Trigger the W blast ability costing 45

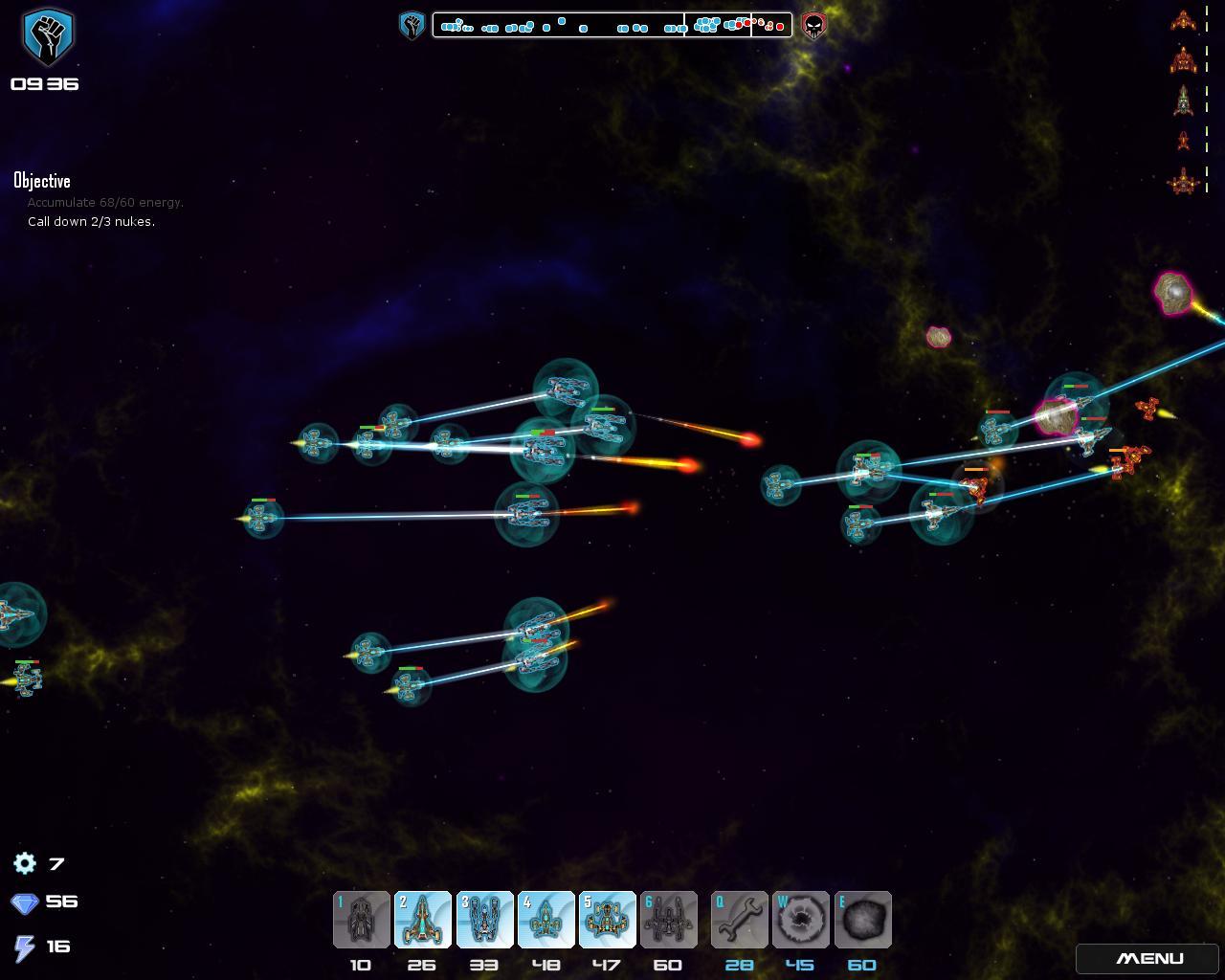[x=800, y=920]
